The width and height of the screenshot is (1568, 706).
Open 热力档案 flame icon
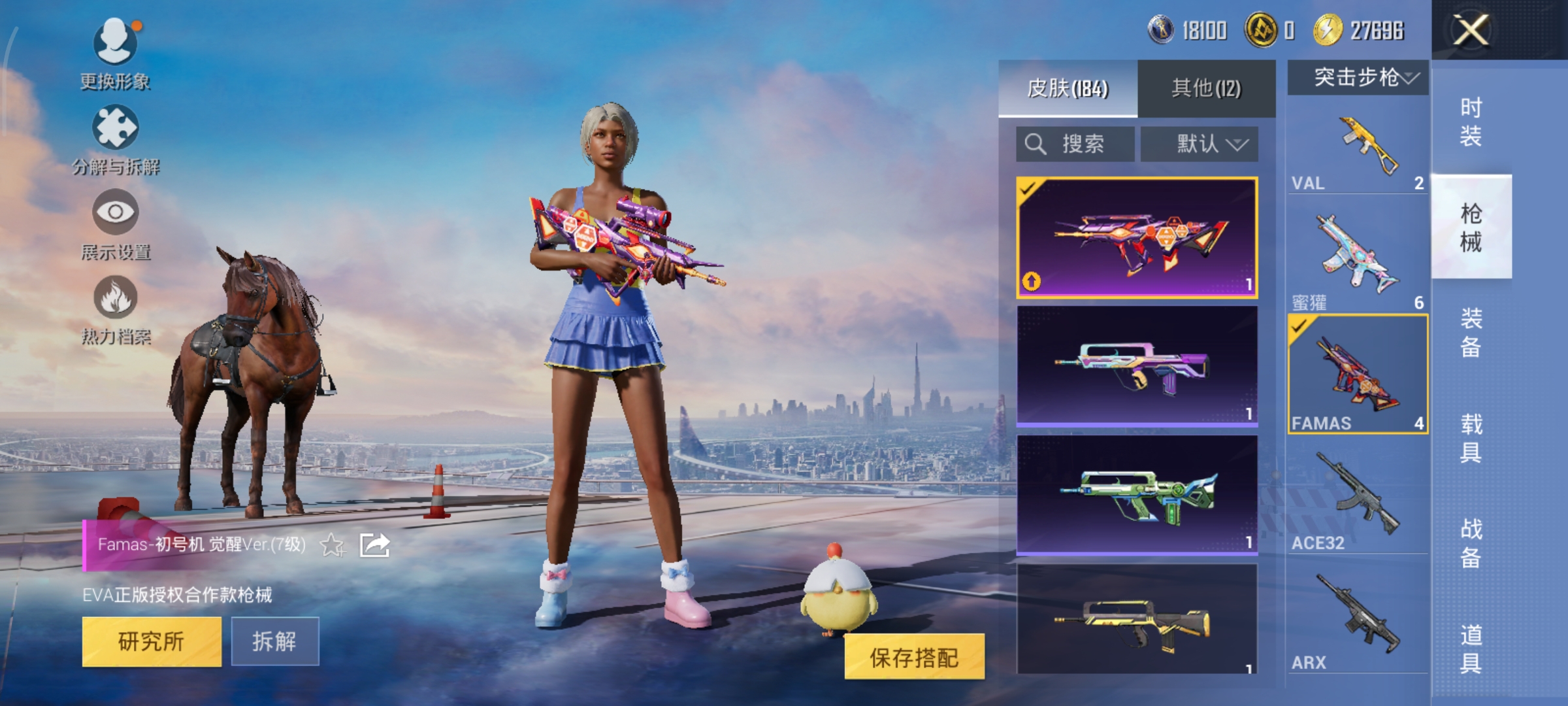(116, 297)
